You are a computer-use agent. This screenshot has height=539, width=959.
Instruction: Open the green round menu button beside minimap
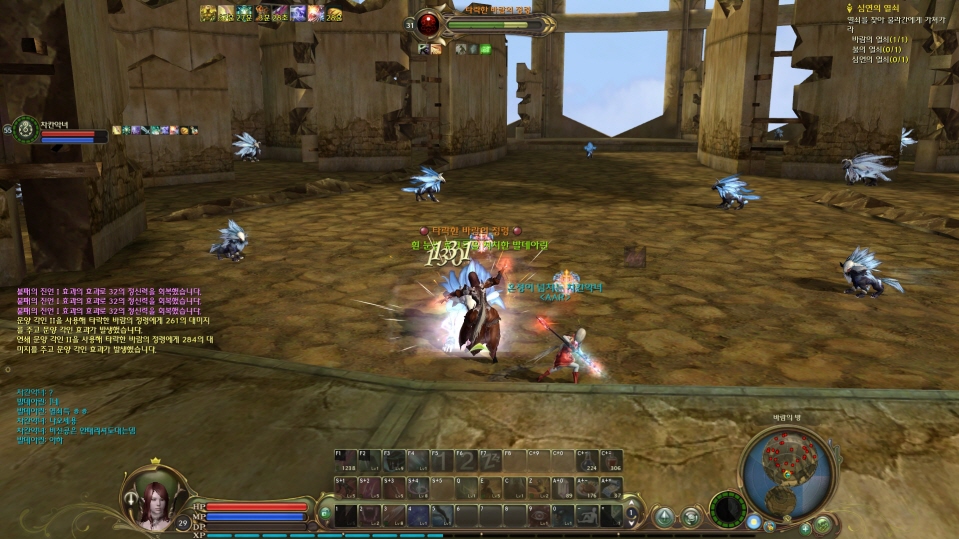click(823, 523)
